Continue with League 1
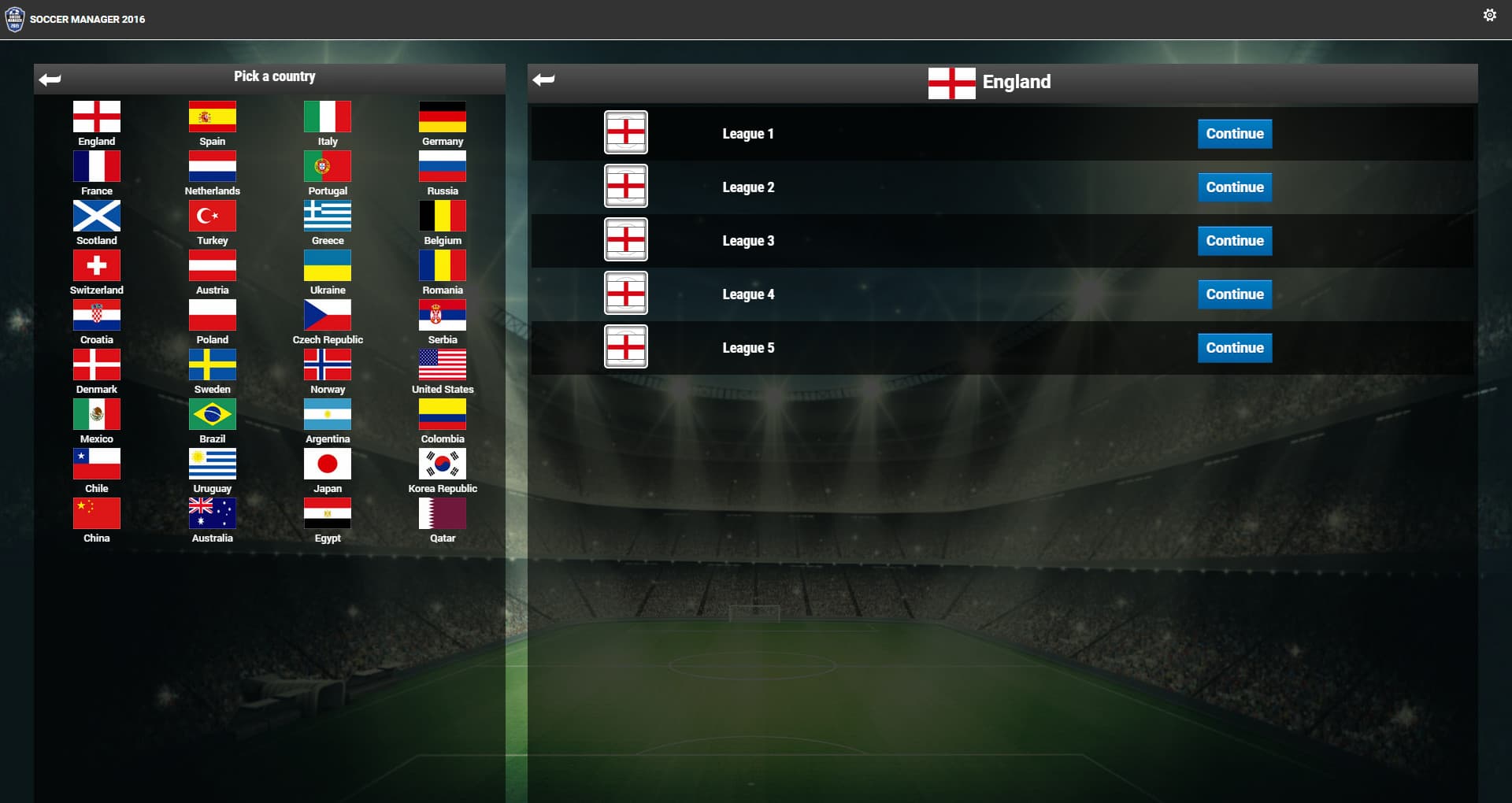 (x=1234, y=133)
